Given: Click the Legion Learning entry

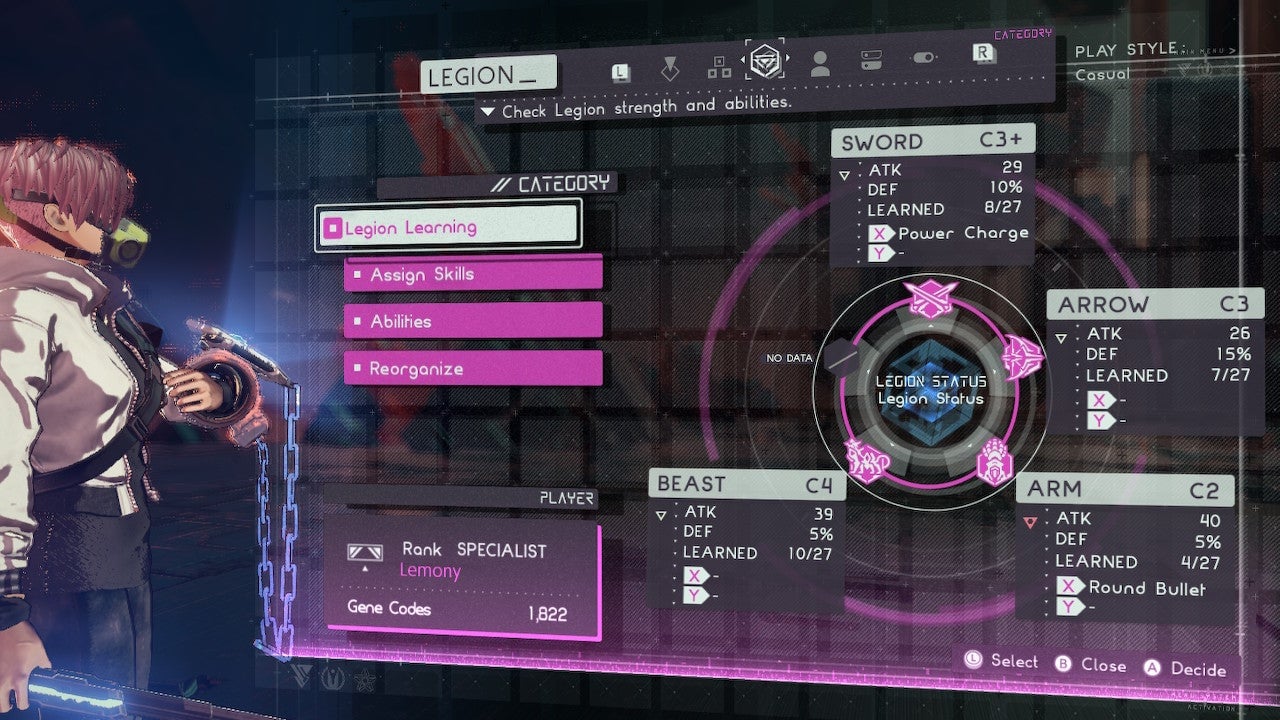Looking at the screenshot, I should (x=447, y=227).
